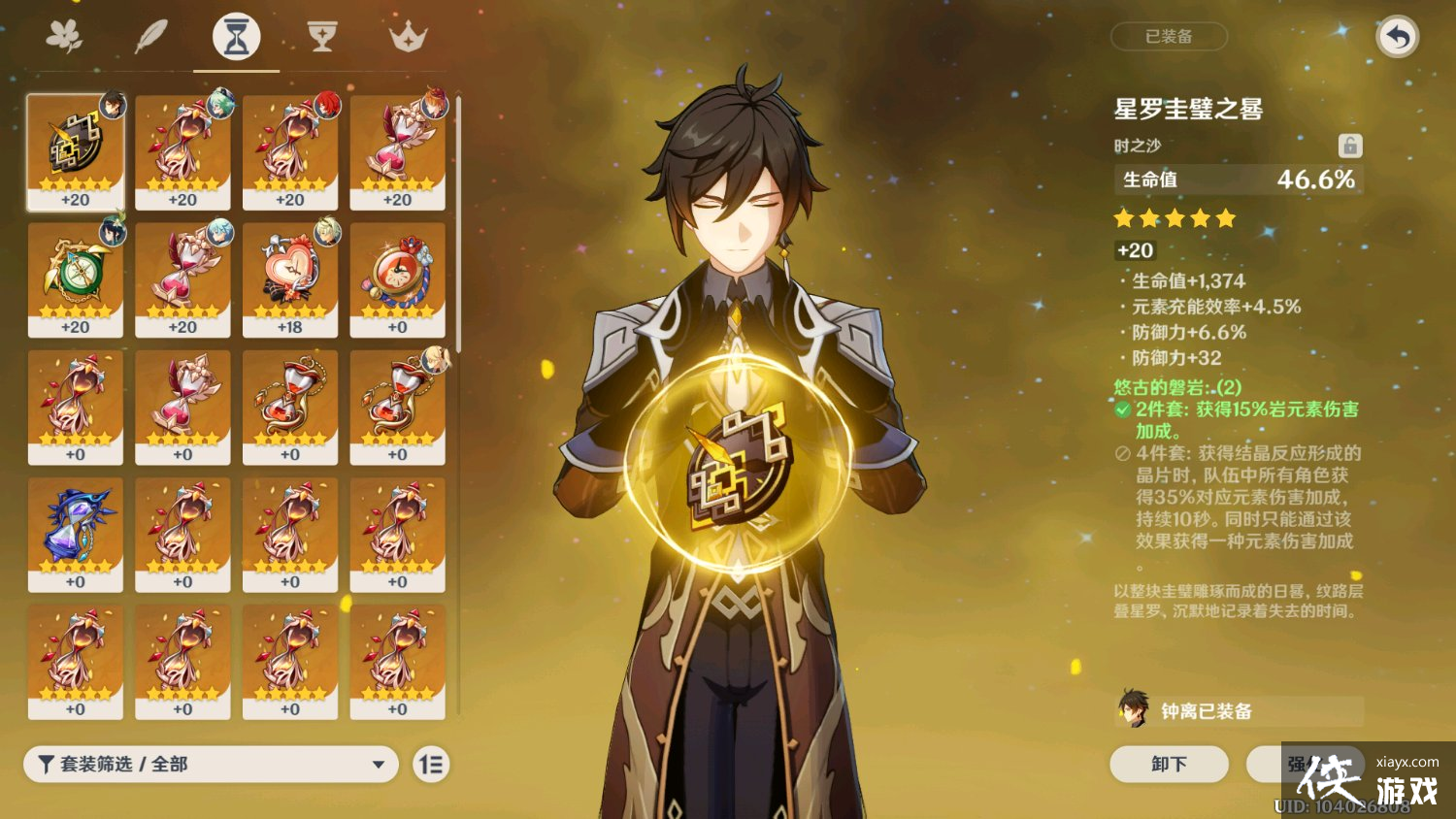
Task: Select the plume artifact category icon
Action: pos(152,35)
